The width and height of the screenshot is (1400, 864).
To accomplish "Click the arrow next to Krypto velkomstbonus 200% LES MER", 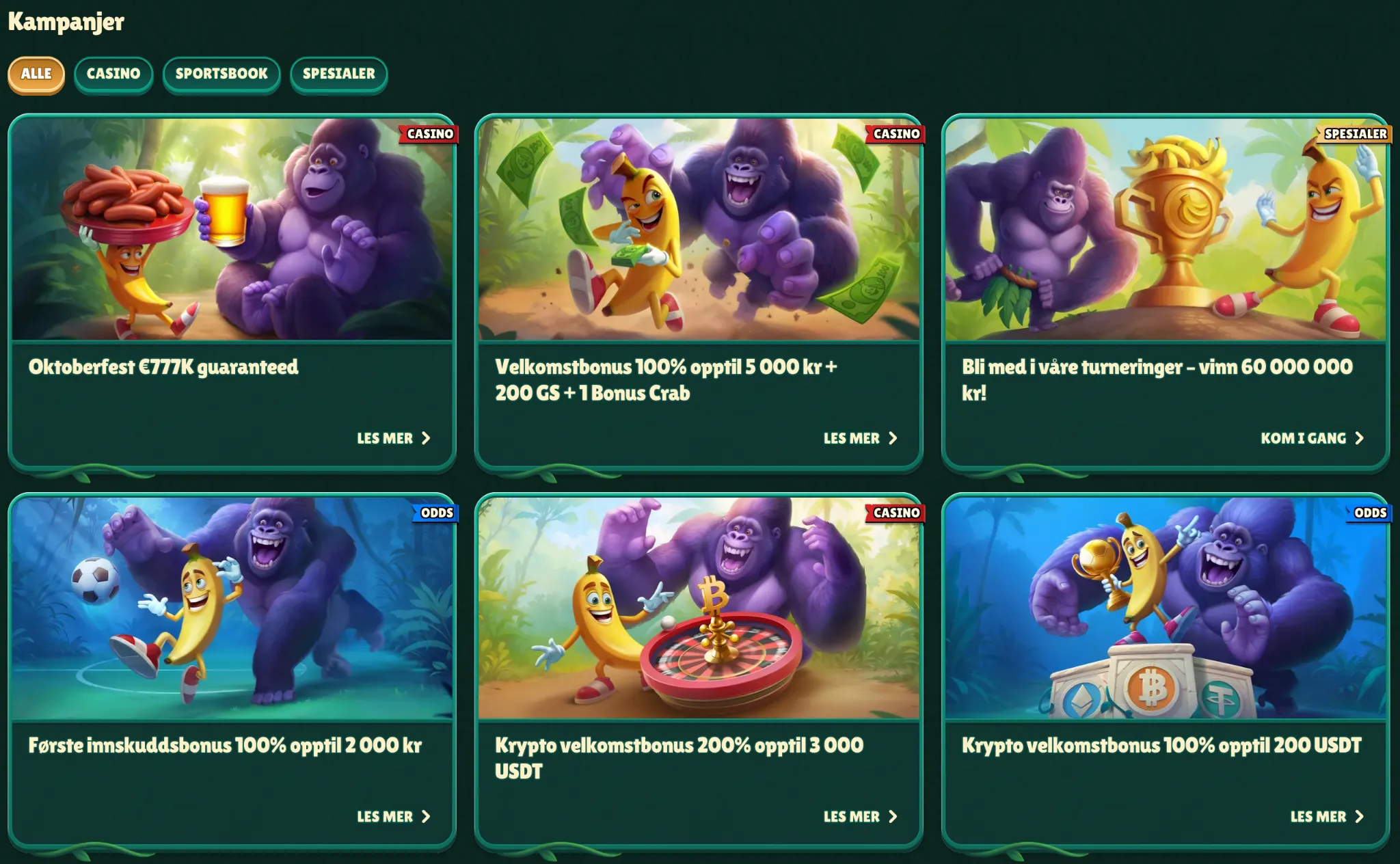I will point(896,816).
